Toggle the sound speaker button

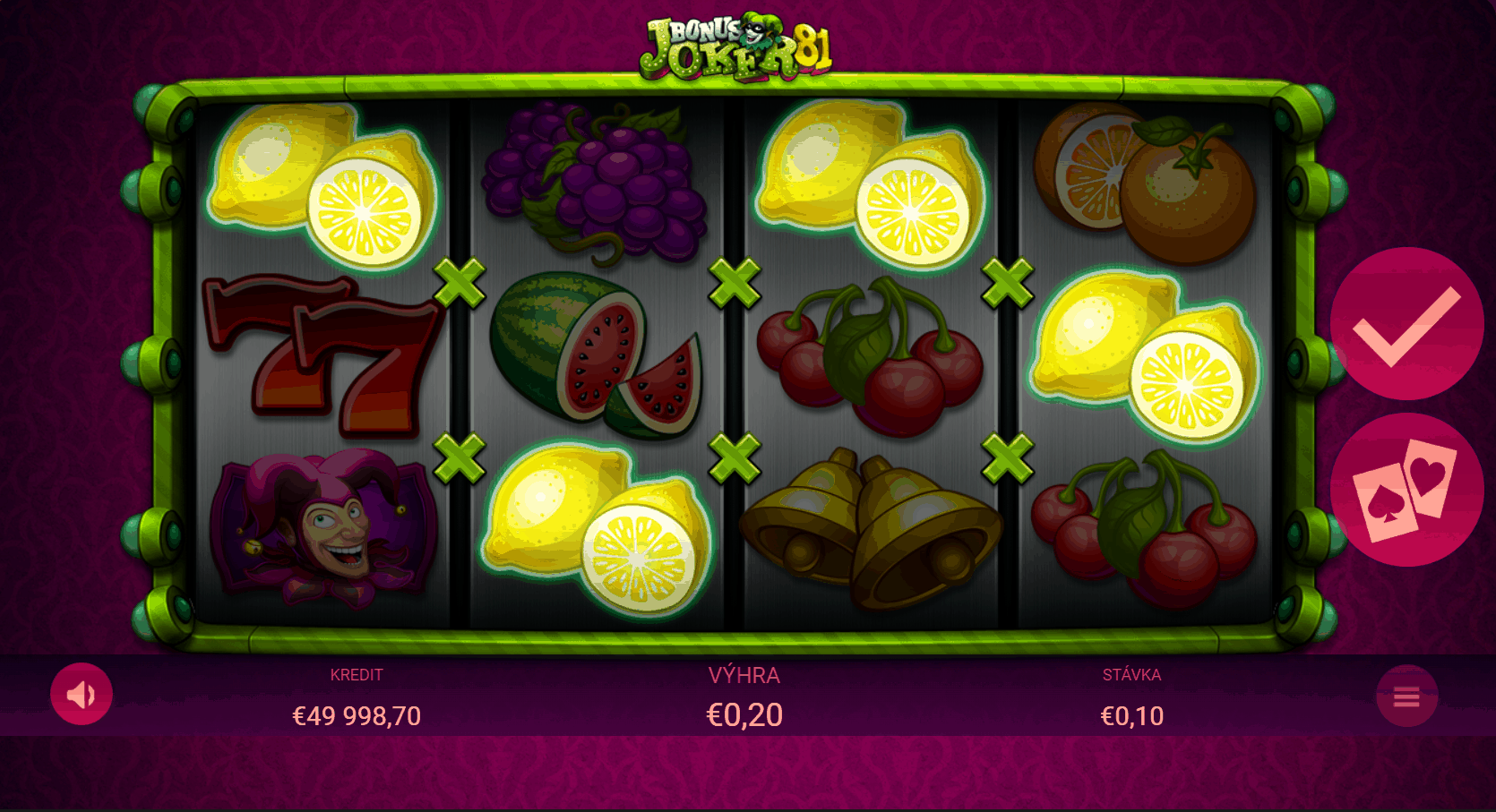click(x=82, y=694)
